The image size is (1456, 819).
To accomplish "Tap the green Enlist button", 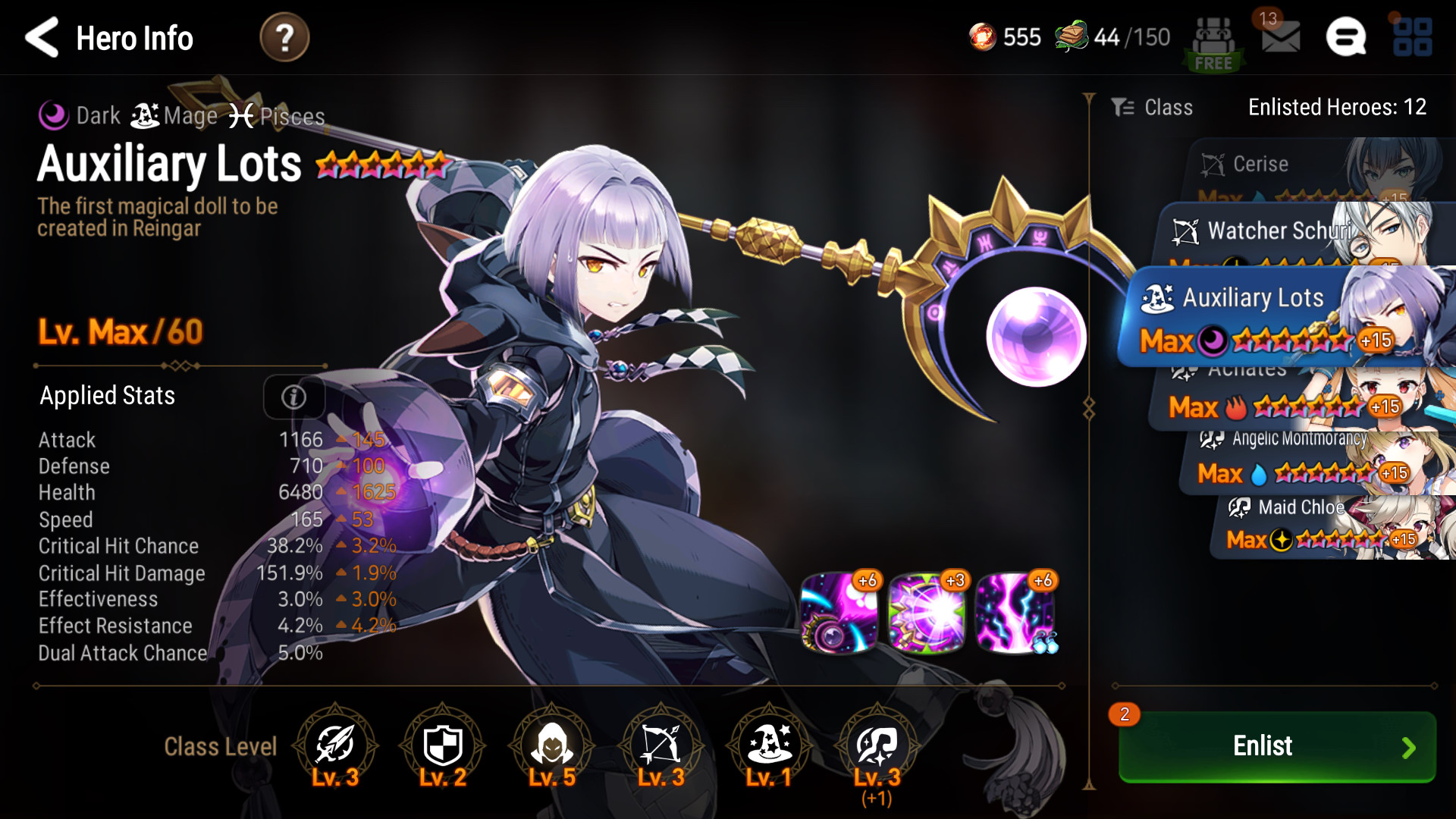I will pos(1277,746).
